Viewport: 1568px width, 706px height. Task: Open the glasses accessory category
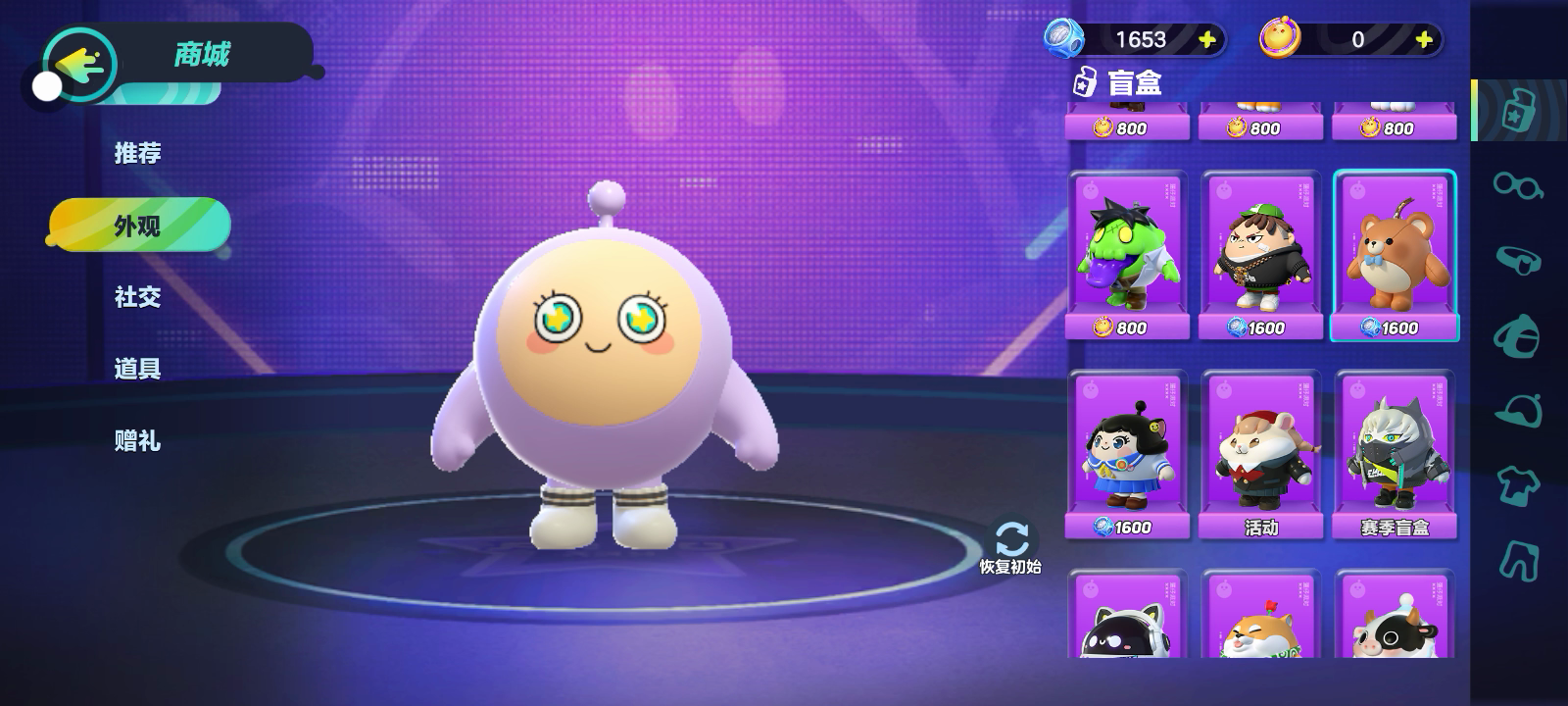1517,184
